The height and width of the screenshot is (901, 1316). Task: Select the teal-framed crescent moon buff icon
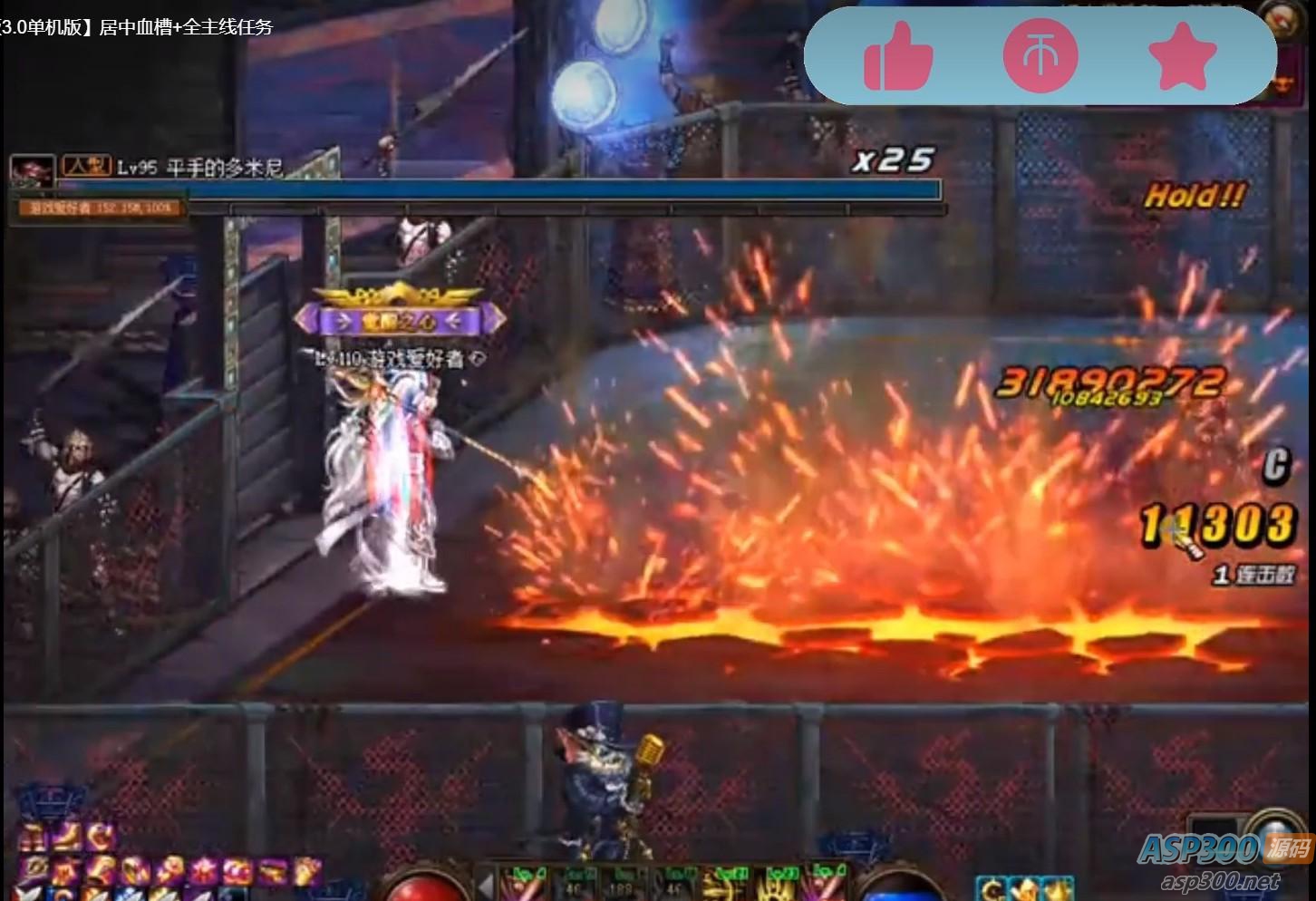993,889
